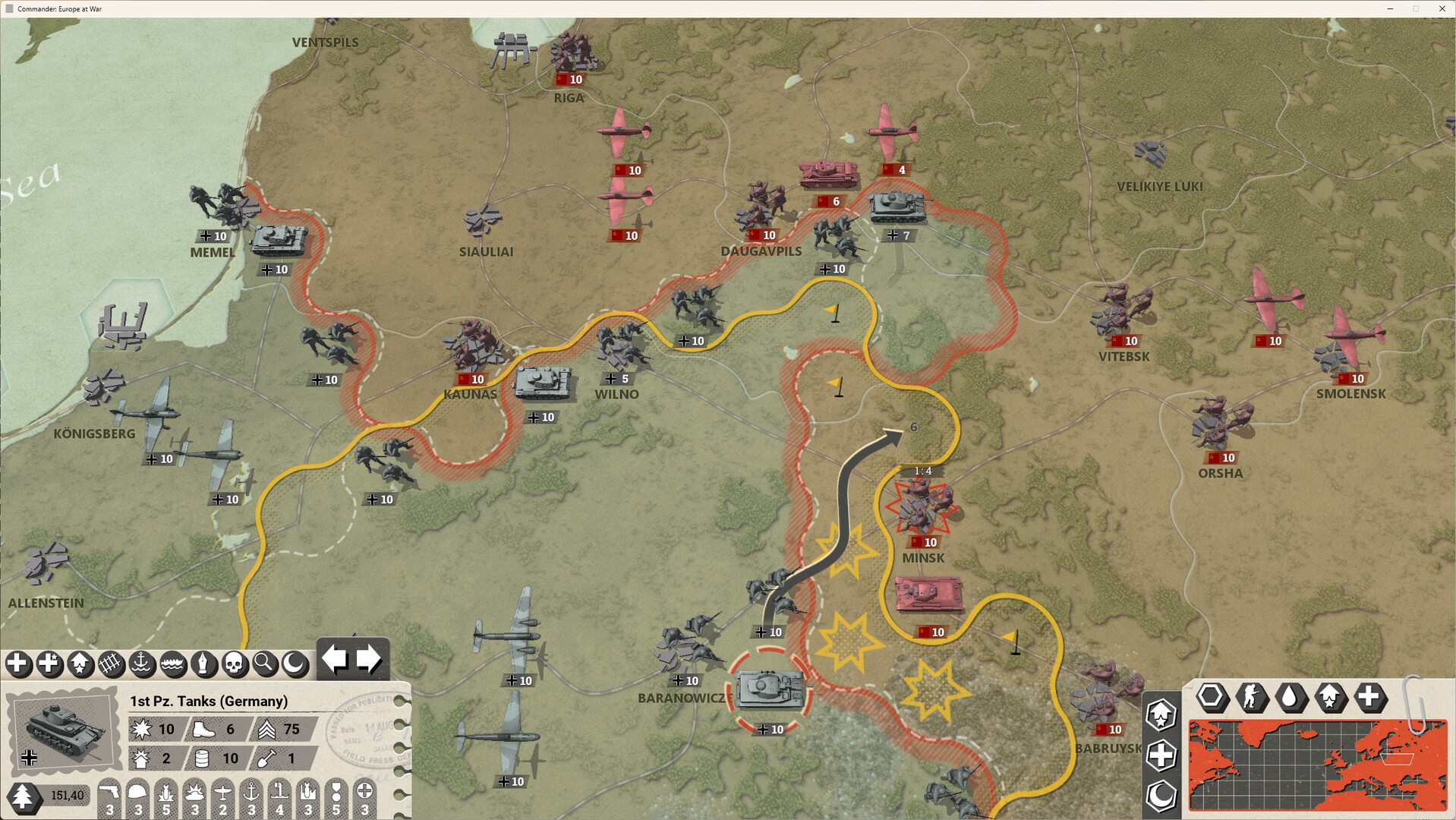This screenshot has width=1456, height=820.
Task: Click the crescent moon icon in toolbar
Action: tap(296, 664)
